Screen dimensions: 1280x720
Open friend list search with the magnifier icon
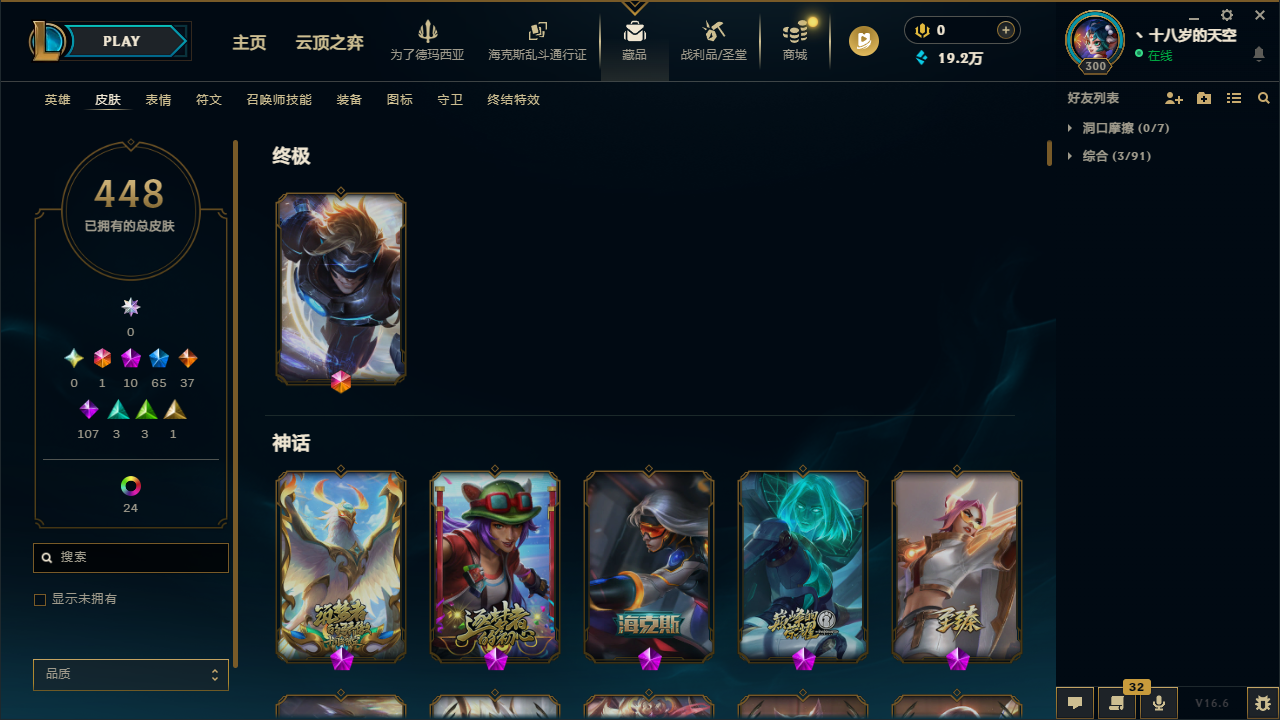point(1264,97)
